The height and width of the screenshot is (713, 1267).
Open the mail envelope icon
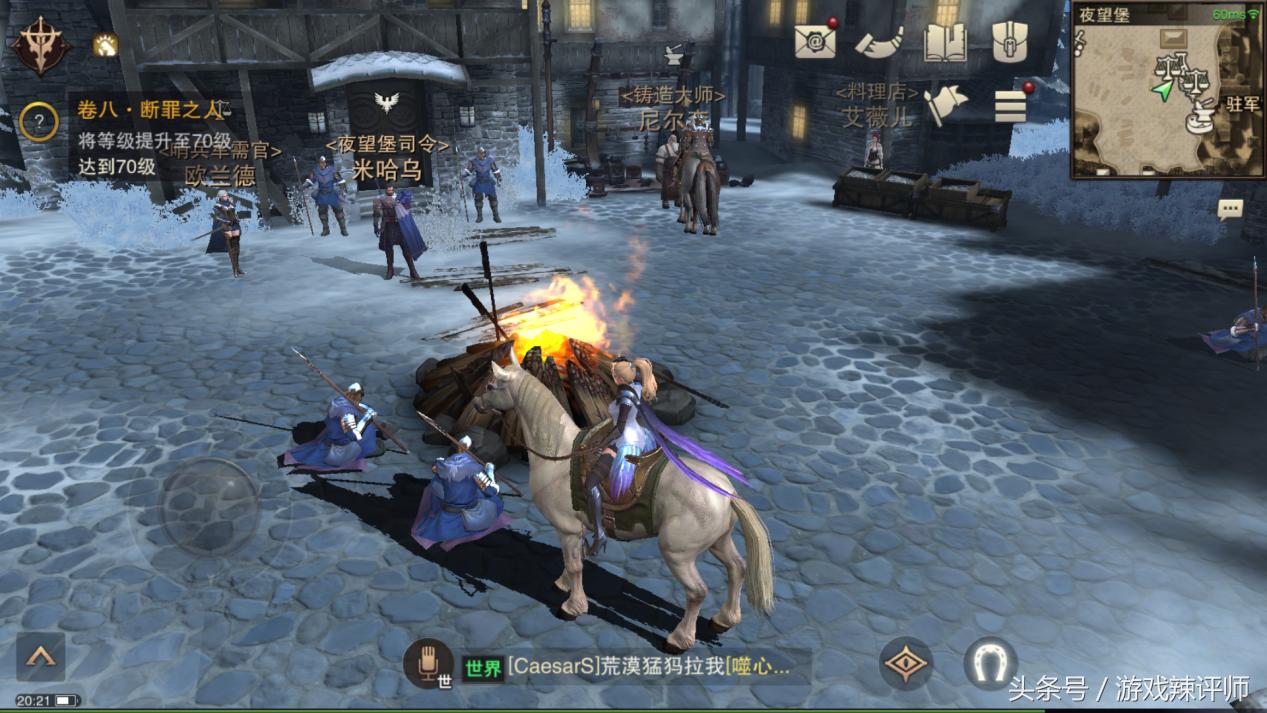[814, 41]
